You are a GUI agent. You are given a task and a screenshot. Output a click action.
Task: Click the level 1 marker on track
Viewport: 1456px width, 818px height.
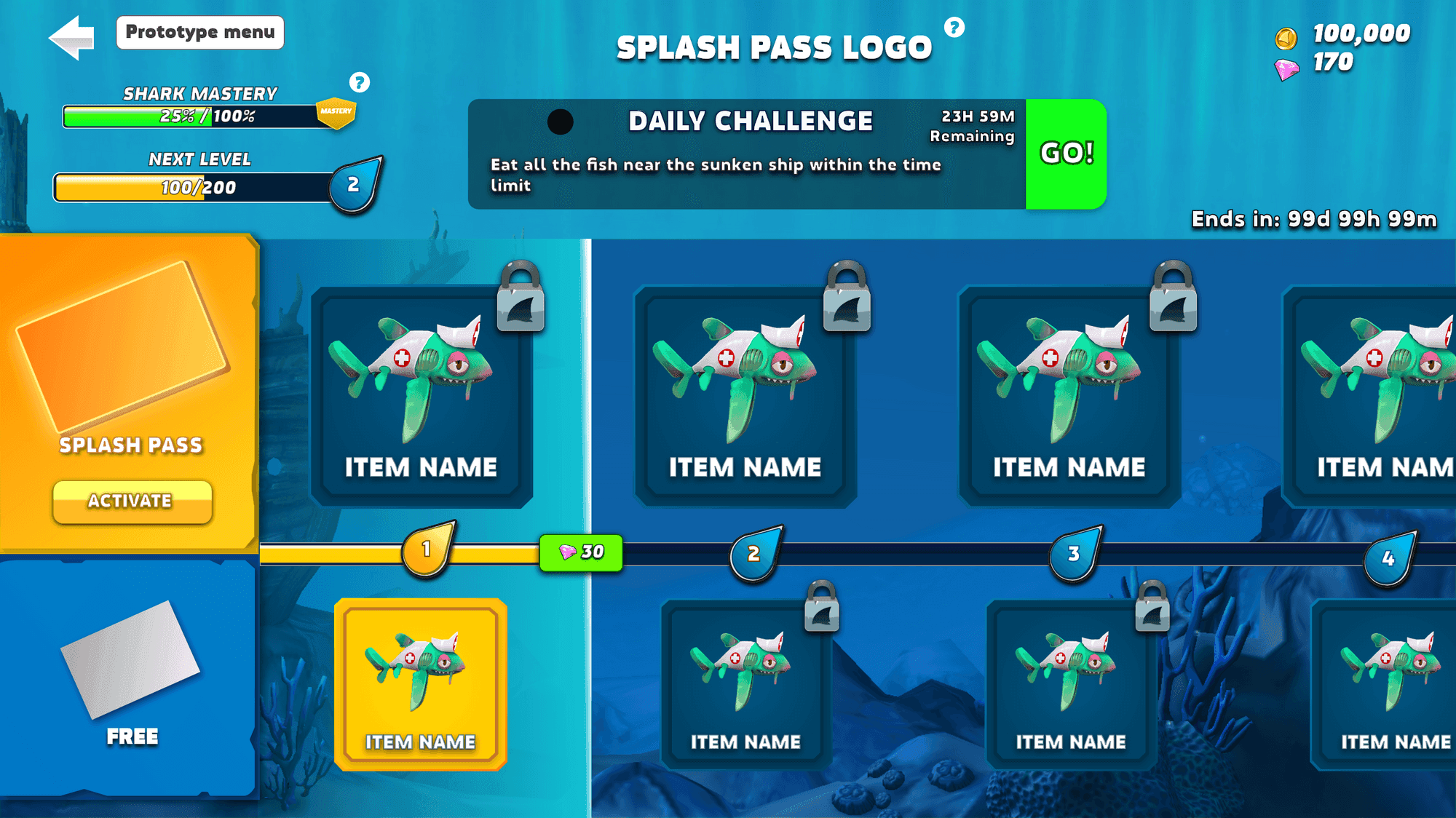point(427,549)
